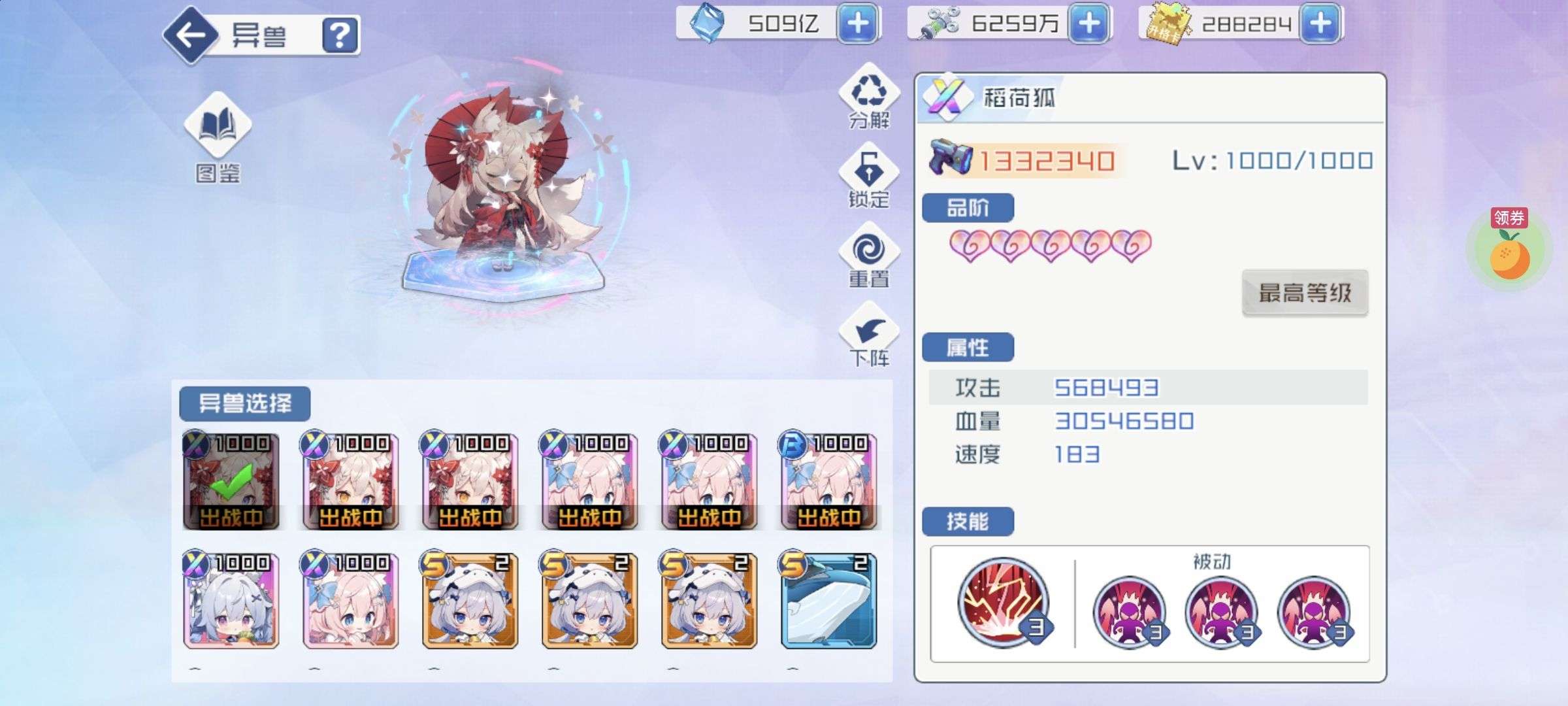
Task: Click the 最高等级 max level button
Action: click(x=1304, y=293)
